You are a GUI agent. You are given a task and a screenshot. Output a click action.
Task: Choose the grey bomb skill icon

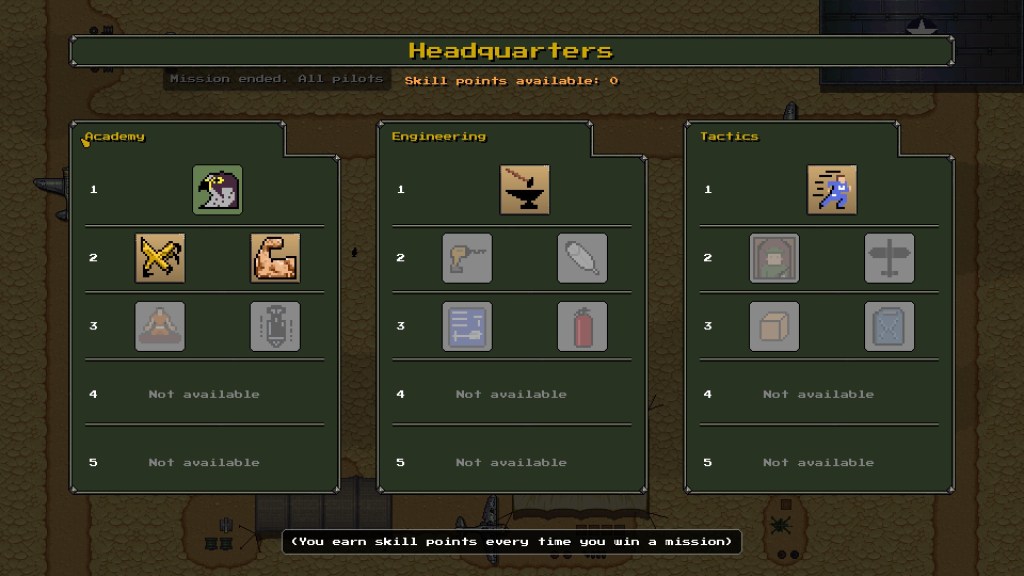click(275, 326)
